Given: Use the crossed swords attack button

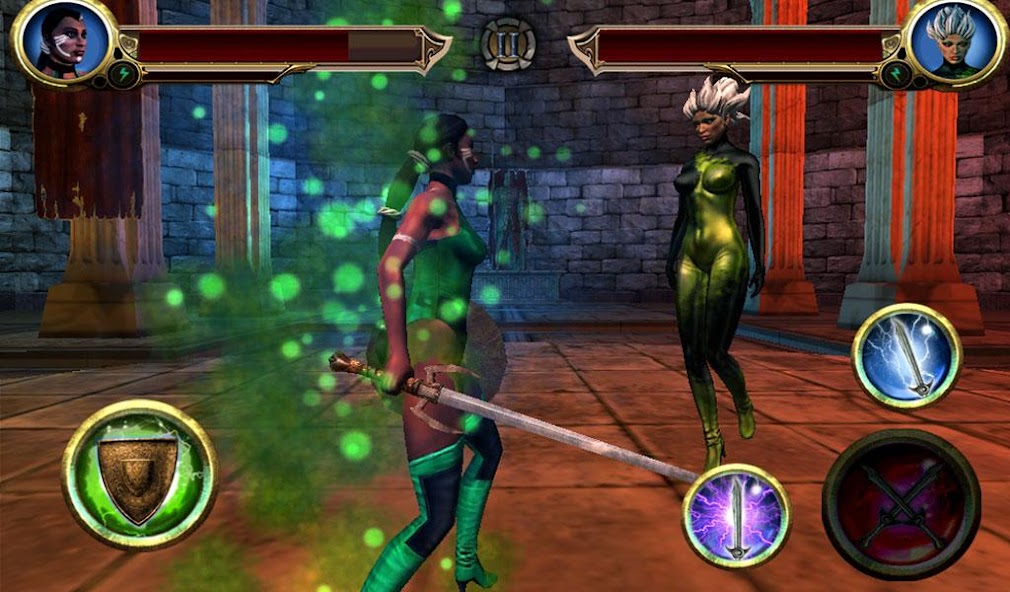Looking at the screenshot, I should [x=900, y=505].
